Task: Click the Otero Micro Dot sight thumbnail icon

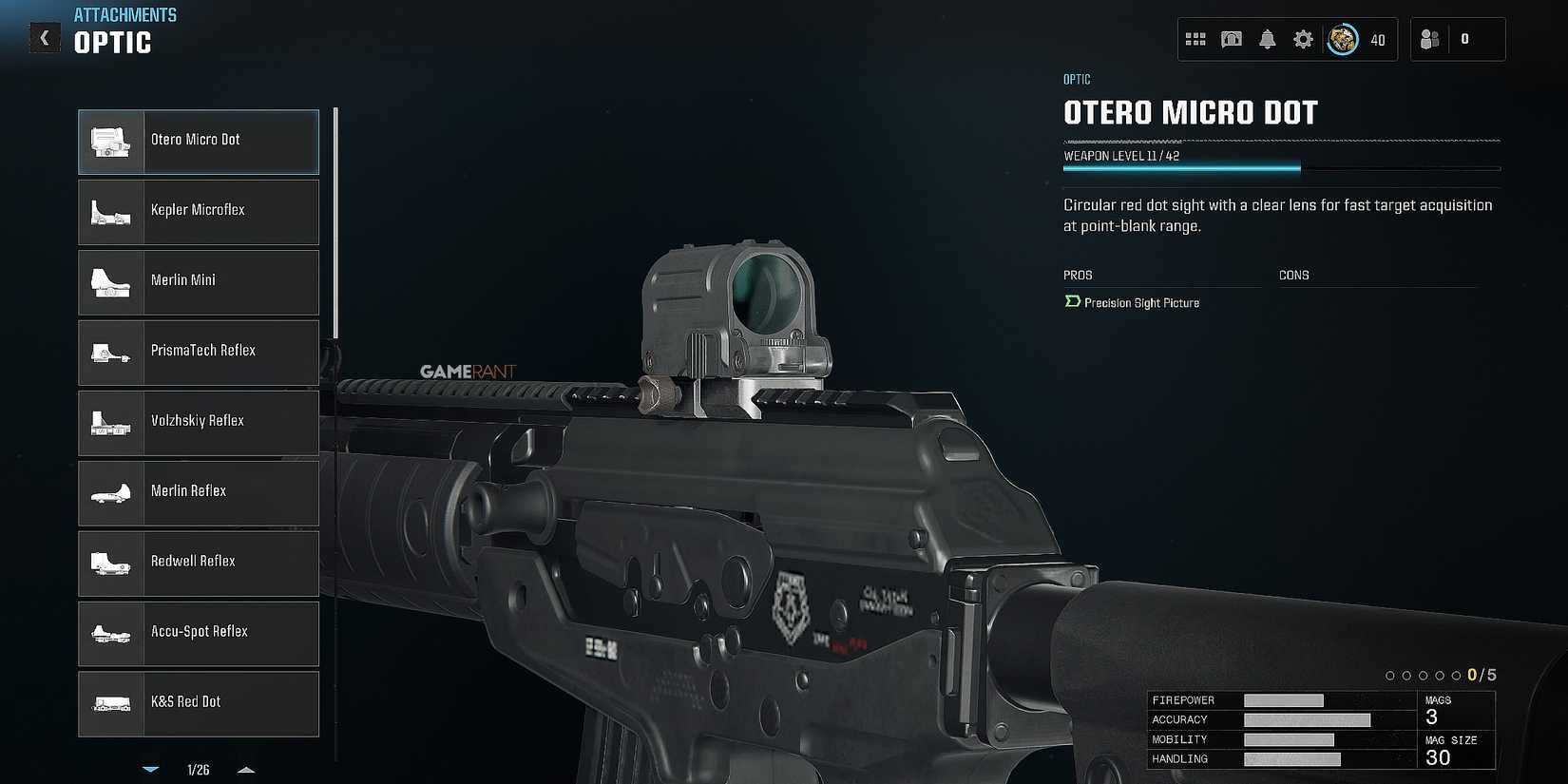Action: (110, 141)
